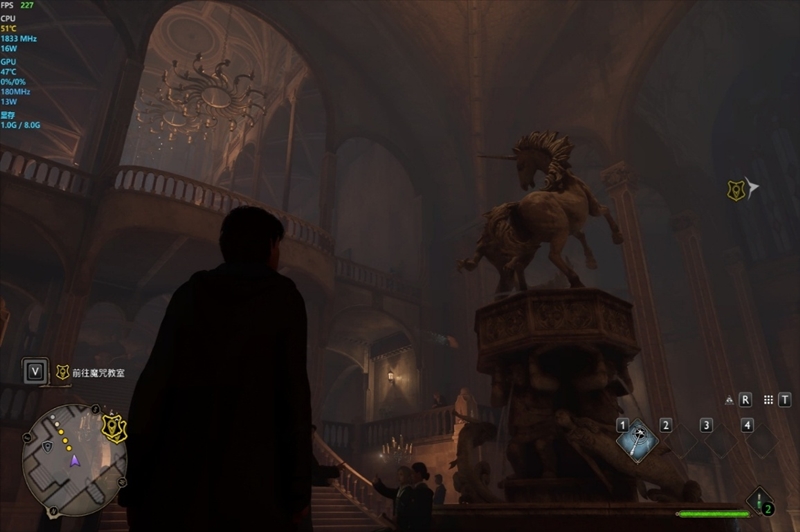800x532 pixels.
Task: Click the gold quest marker on the minimap edge
Action: pos(115,427)
